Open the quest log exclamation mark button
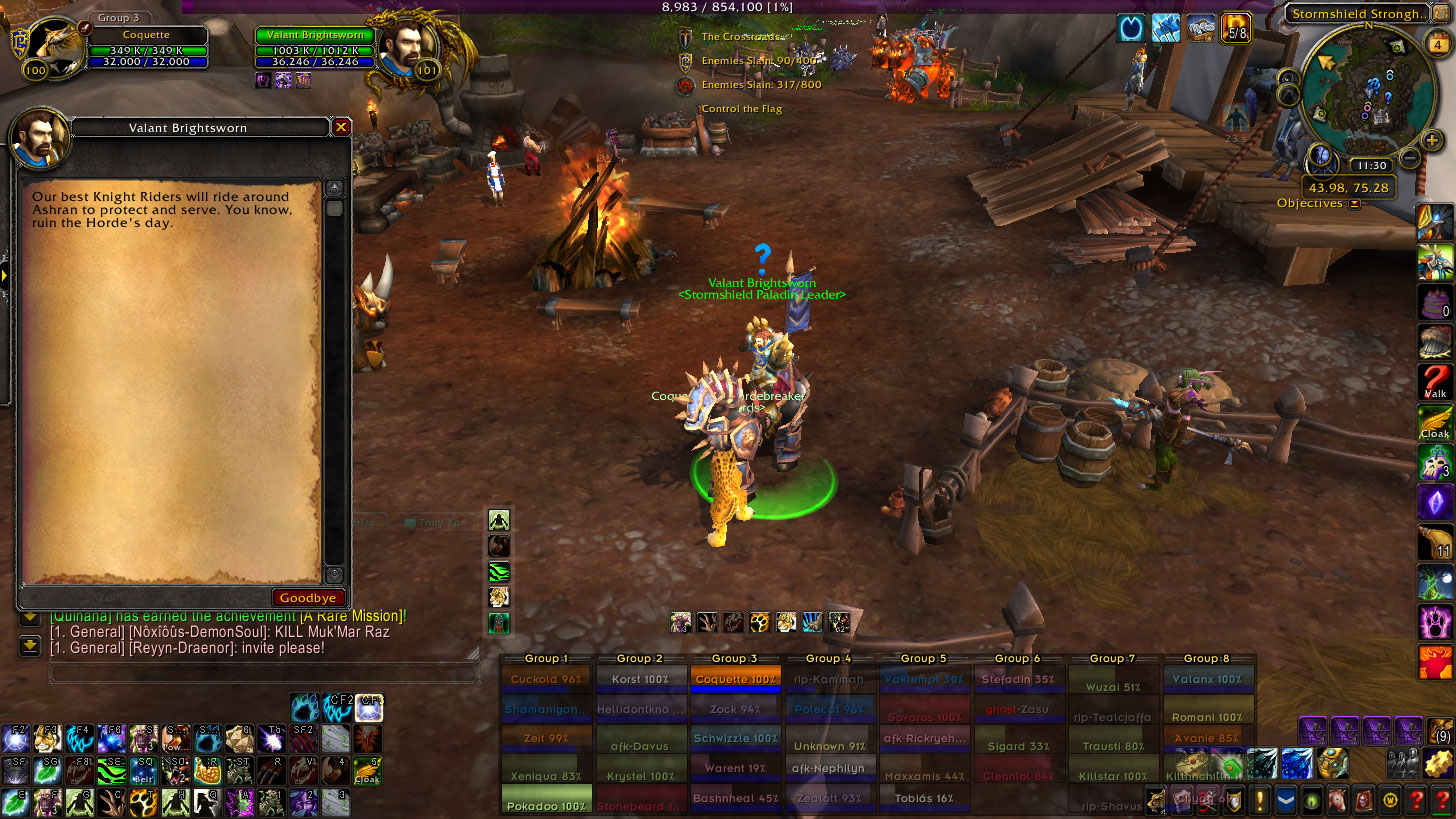This screenshot has width=1456, height=819. [1260, 800]
